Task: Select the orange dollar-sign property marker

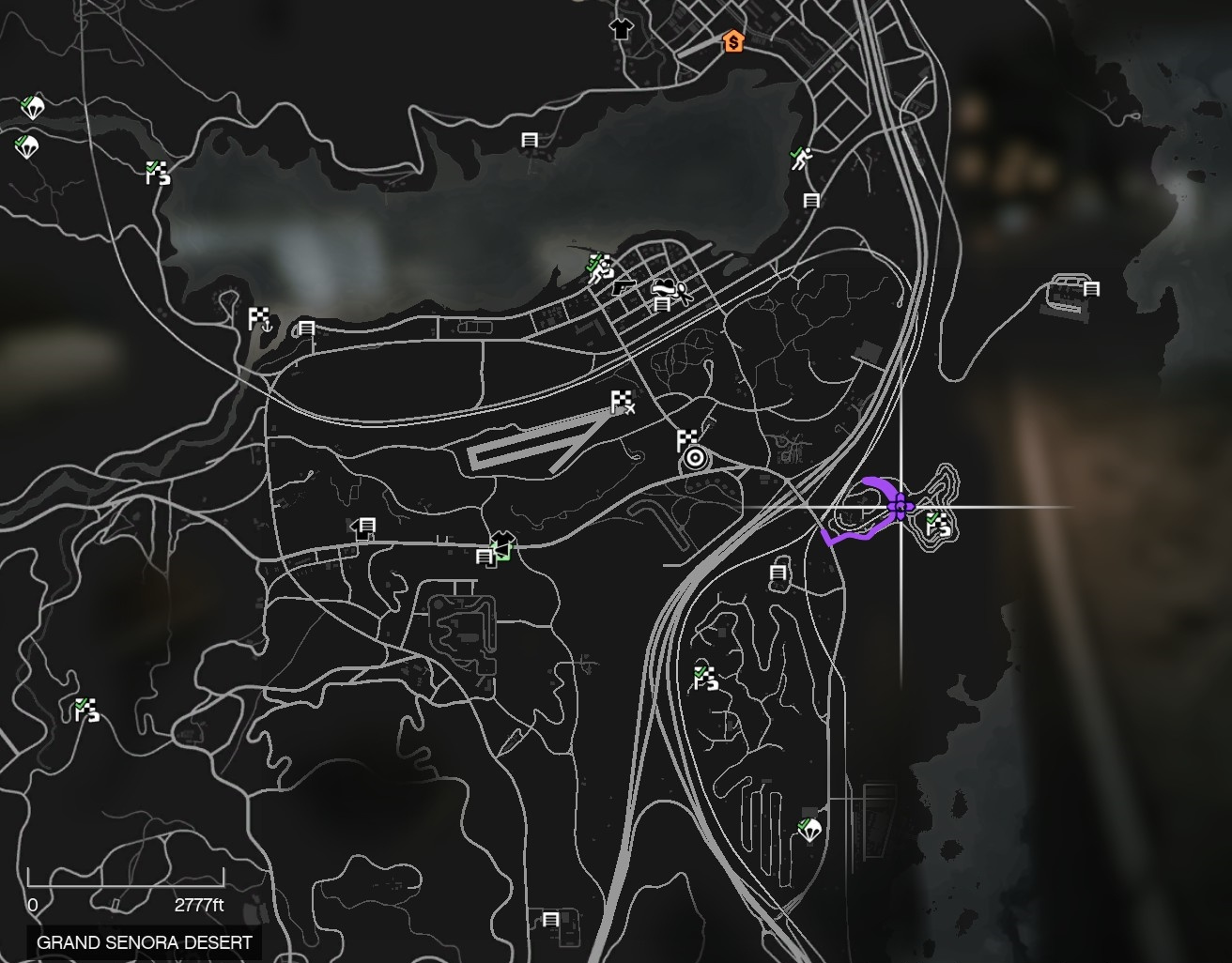Action: (732, 41)
